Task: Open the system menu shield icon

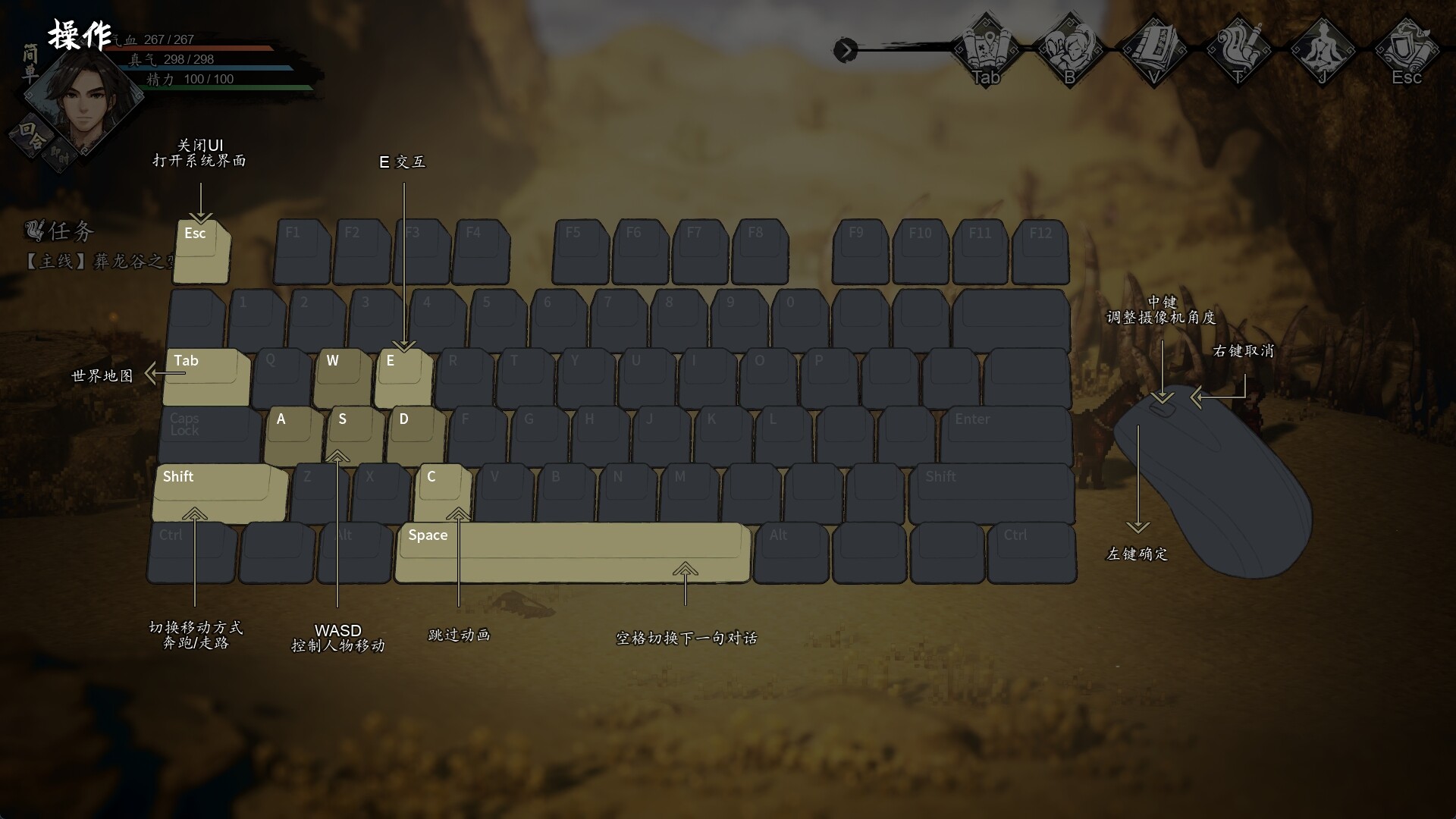Action: point(1406,49)
